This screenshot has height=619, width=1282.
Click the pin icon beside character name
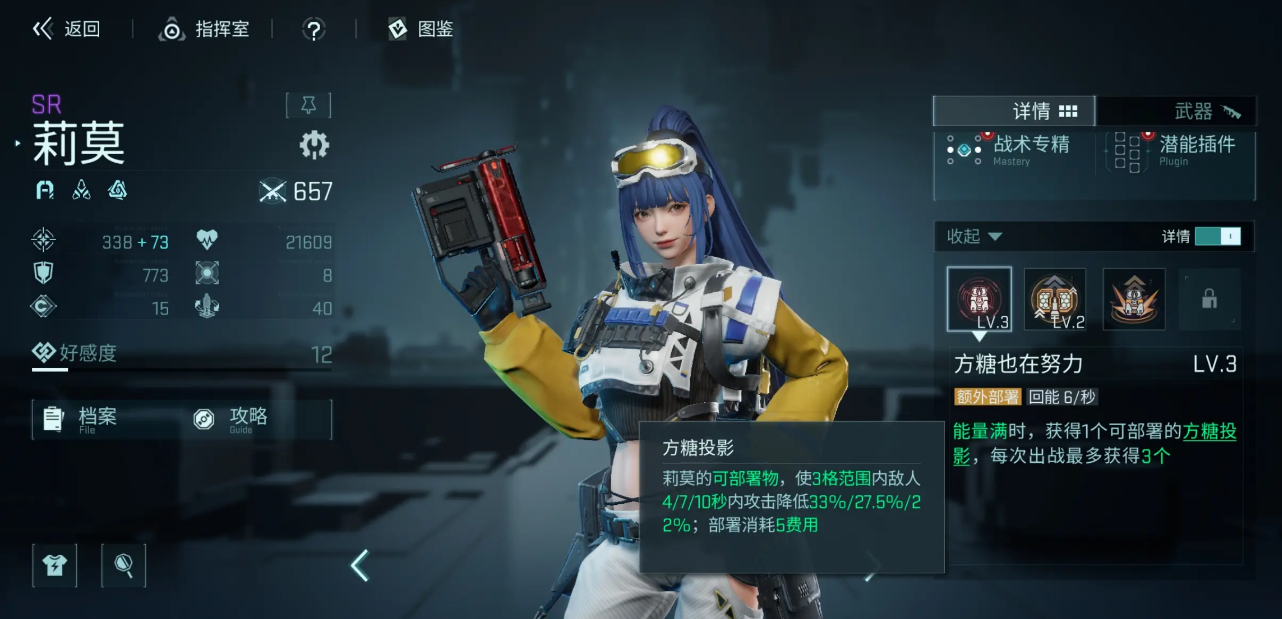click(x=308, y=105)
